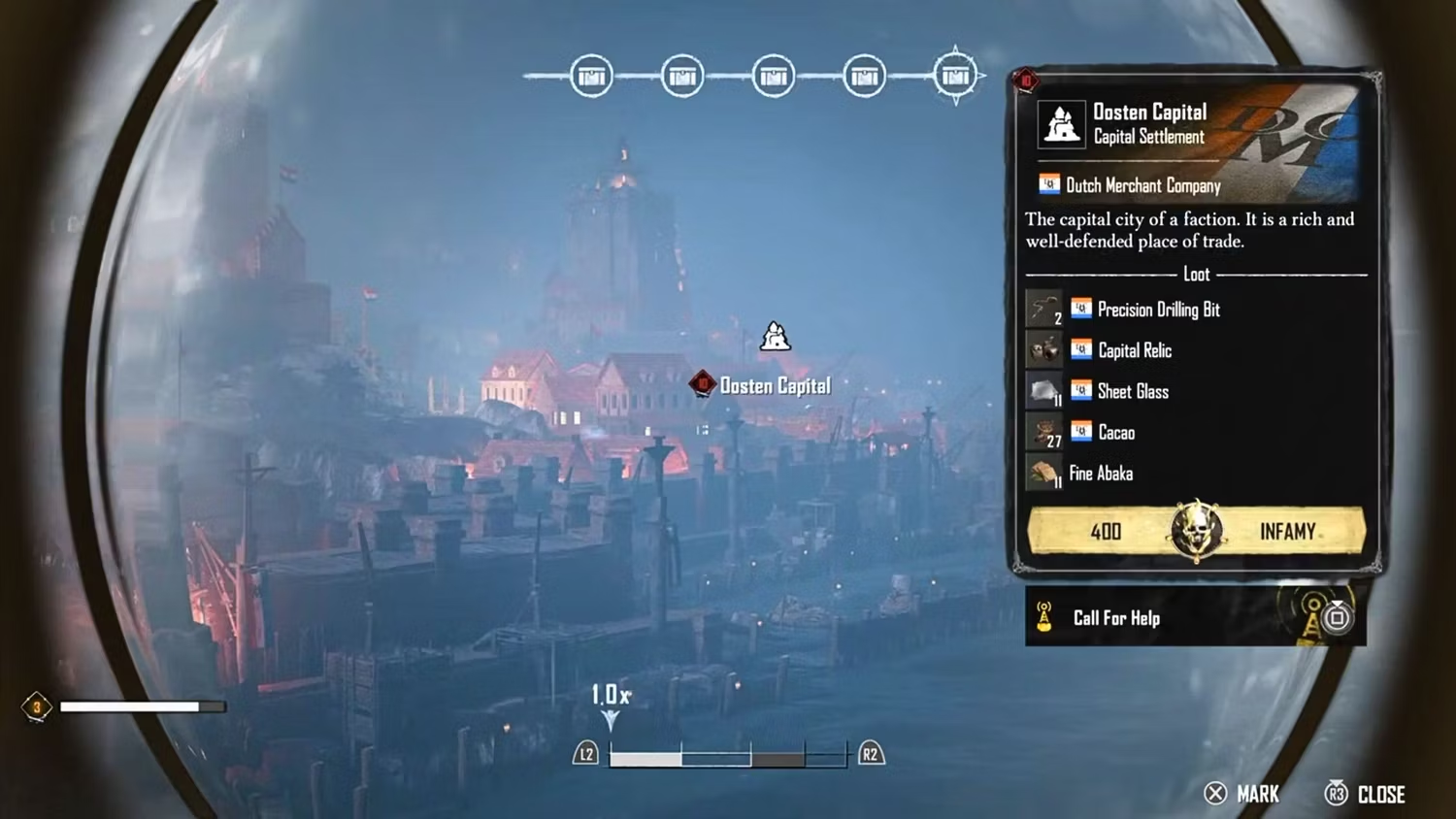The width and height of the screenshot is (1456, 819).
Task: Select the Cacao loot entry
Action: (1115, 433)
